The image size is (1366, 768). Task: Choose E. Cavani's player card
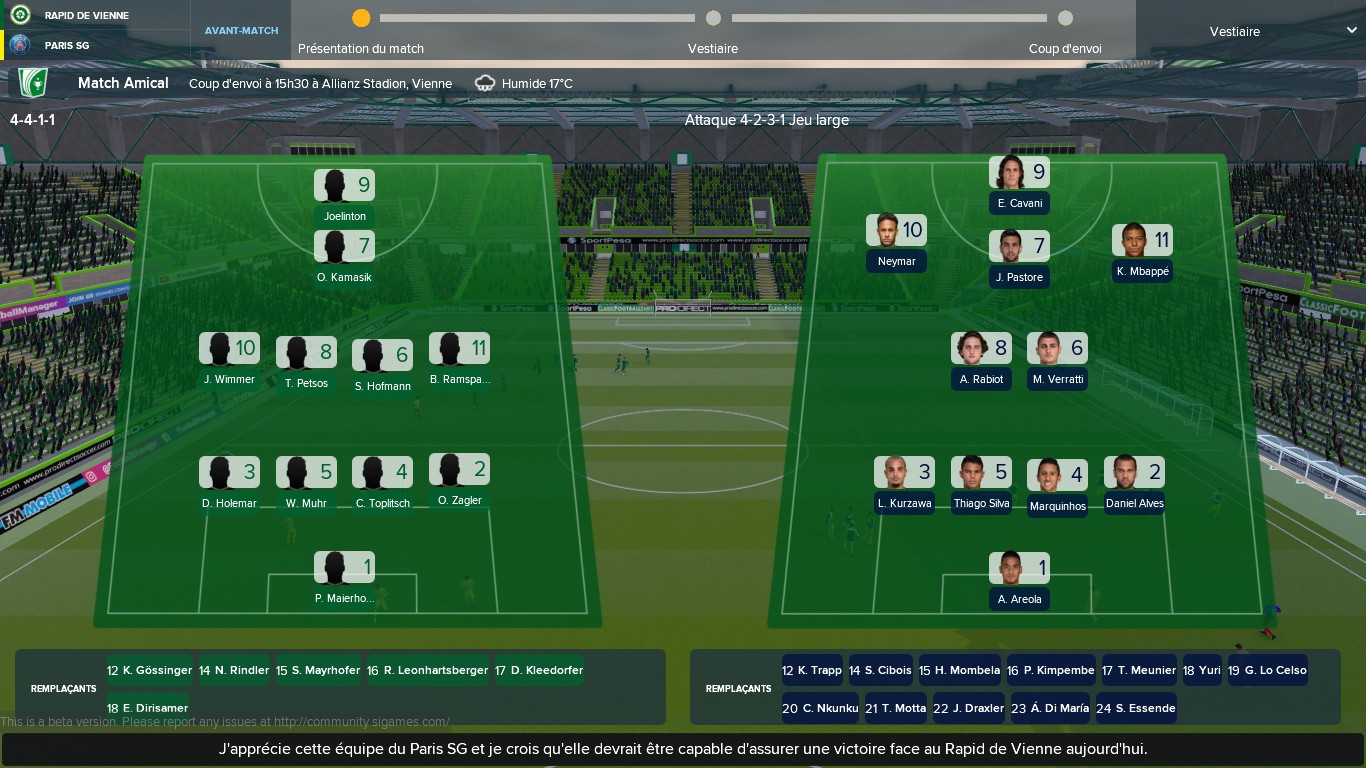tap(1019, 185)
